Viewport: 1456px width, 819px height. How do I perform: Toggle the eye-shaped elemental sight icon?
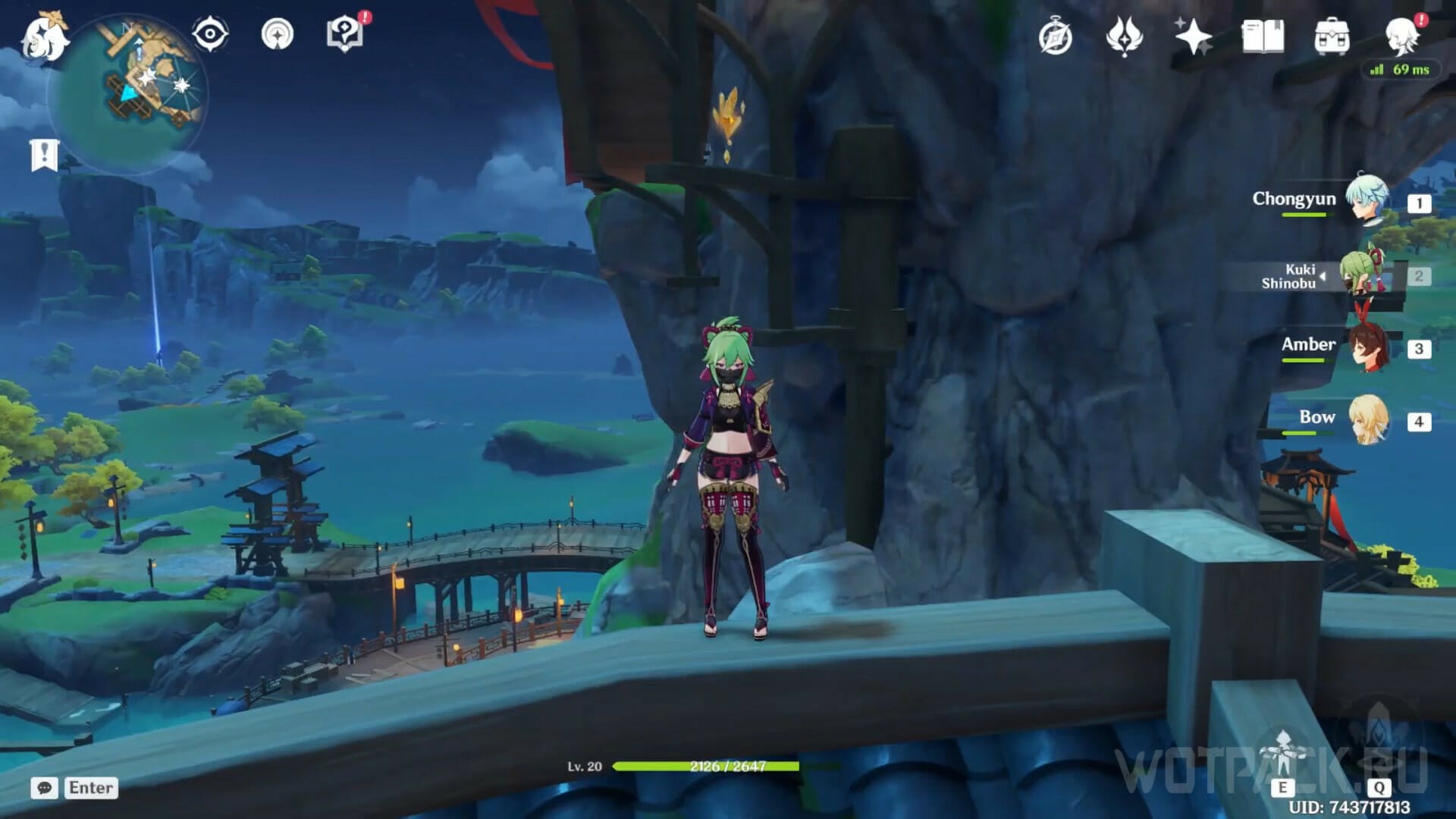click(210, 34)
